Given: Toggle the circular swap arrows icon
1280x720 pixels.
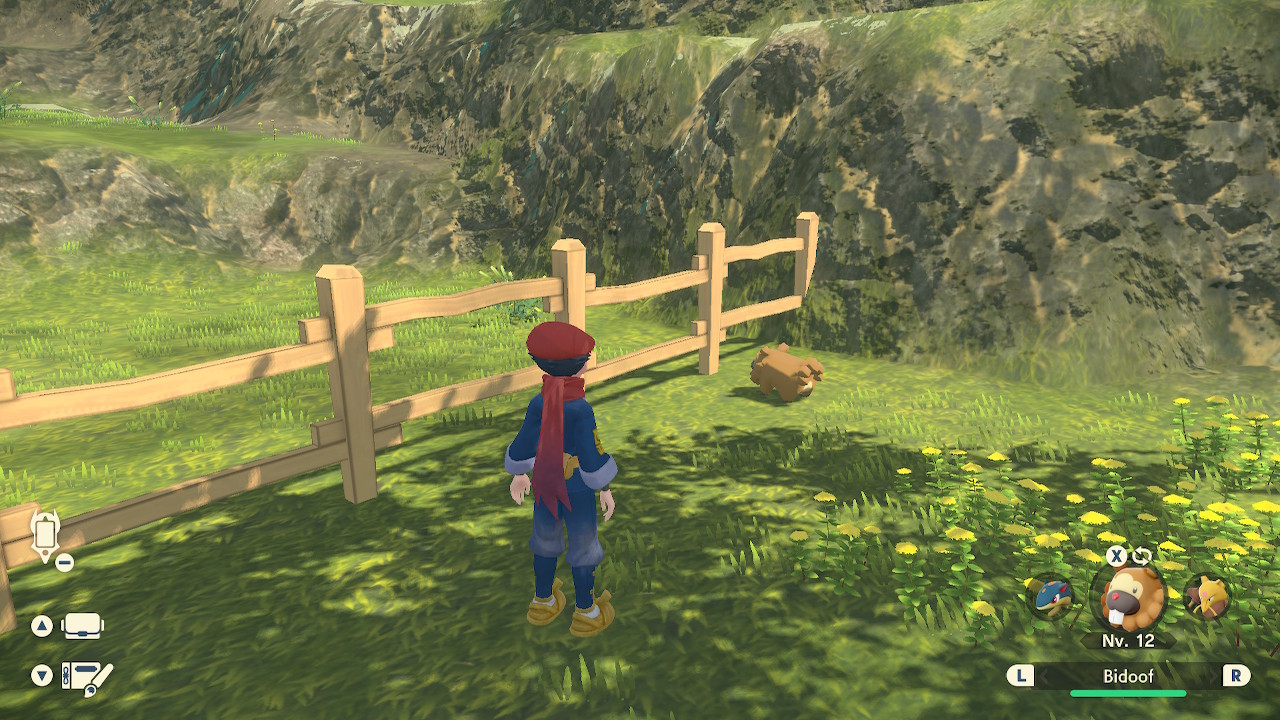Looking at the screenshot, I should point(1142,556).
